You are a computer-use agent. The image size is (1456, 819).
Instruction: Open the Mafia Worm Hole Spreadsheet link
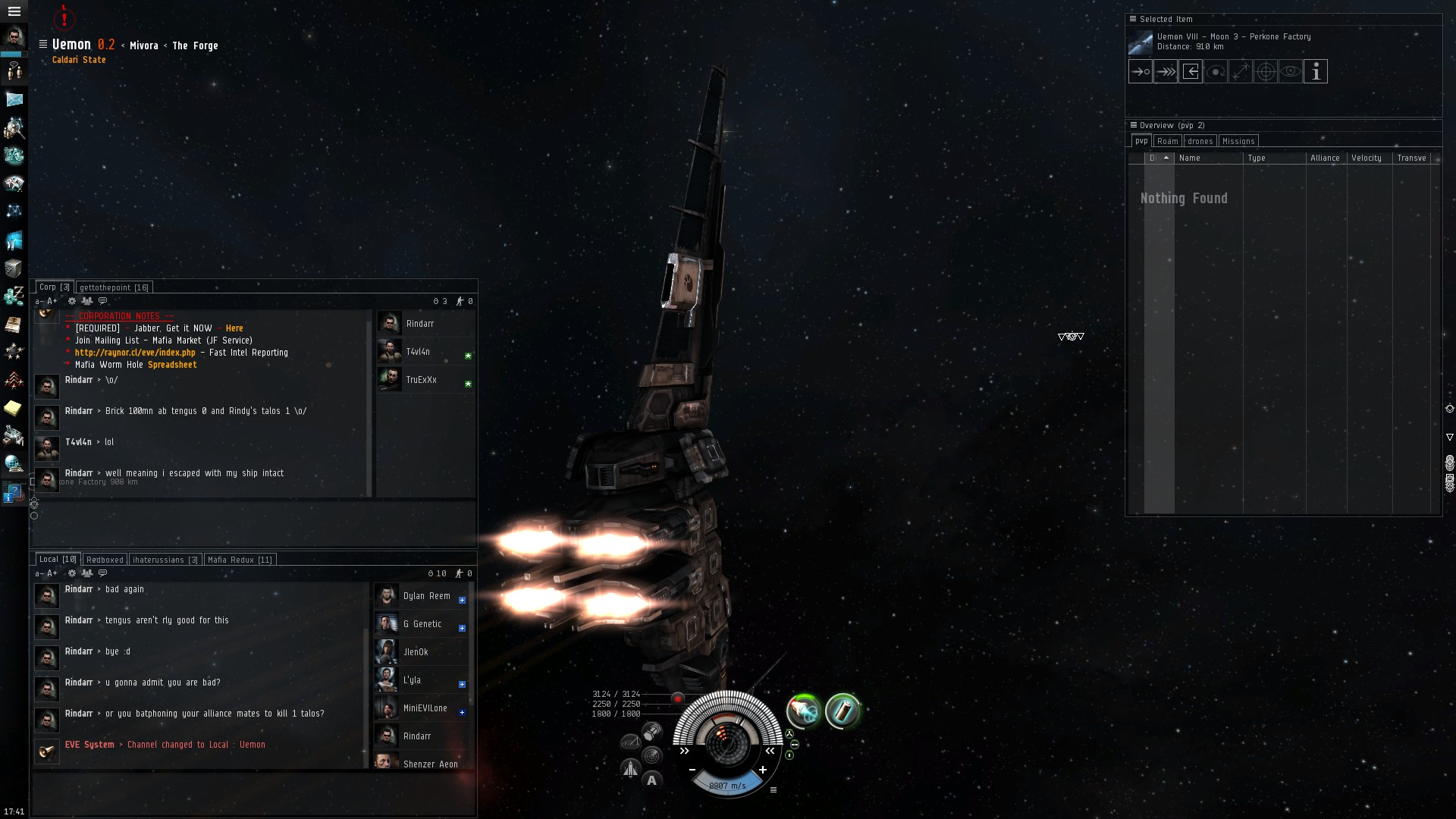coord(172,365)
